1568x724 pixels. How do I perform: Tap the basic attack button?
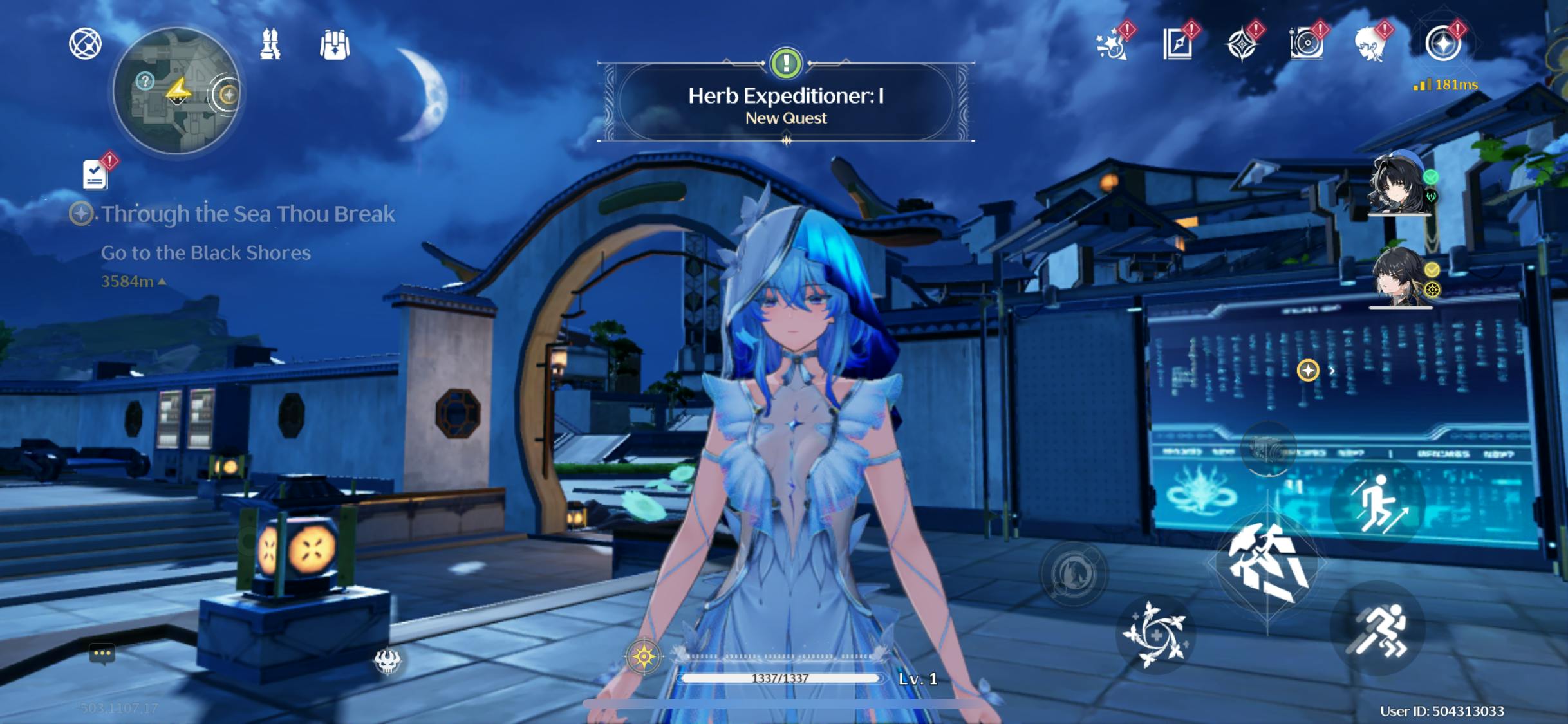click(1267, 562)
